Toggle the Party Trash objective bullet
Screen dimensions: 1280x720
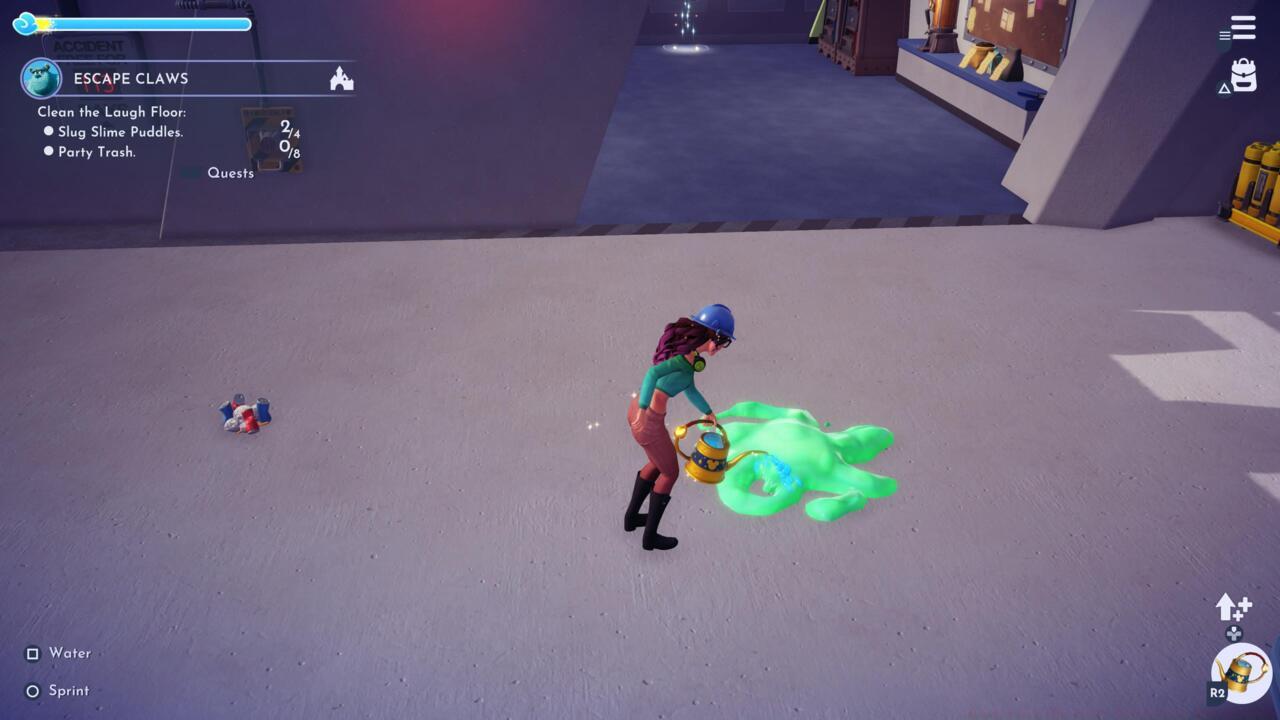coord(48,153)
